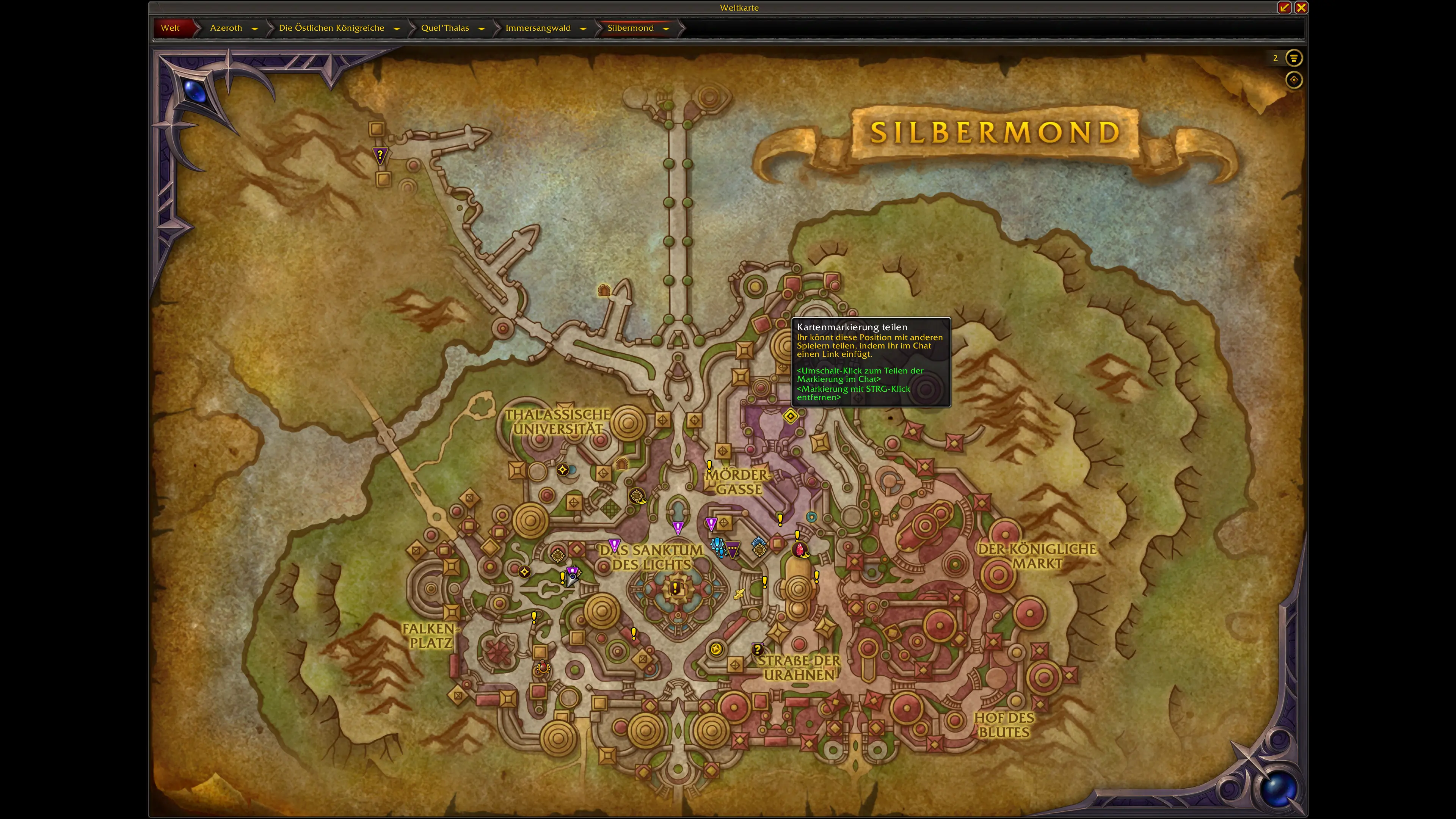Switch to the Quel'Thalas map level
The height and width of the screenshot is (819, 1456).
445,28
